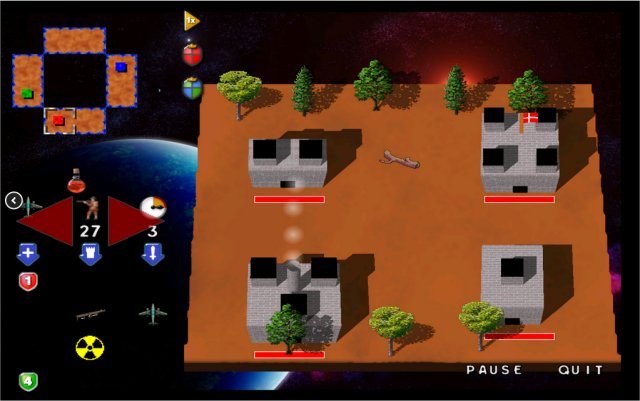Select the blue territory on the minimap

click(121, 67)
